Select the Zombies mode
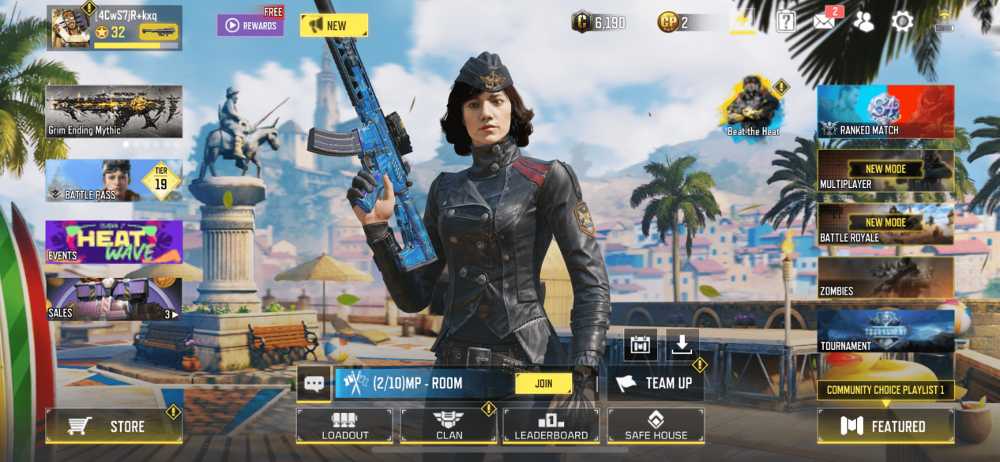This screenshot has width=1000, height=462. tap(885, 277)
